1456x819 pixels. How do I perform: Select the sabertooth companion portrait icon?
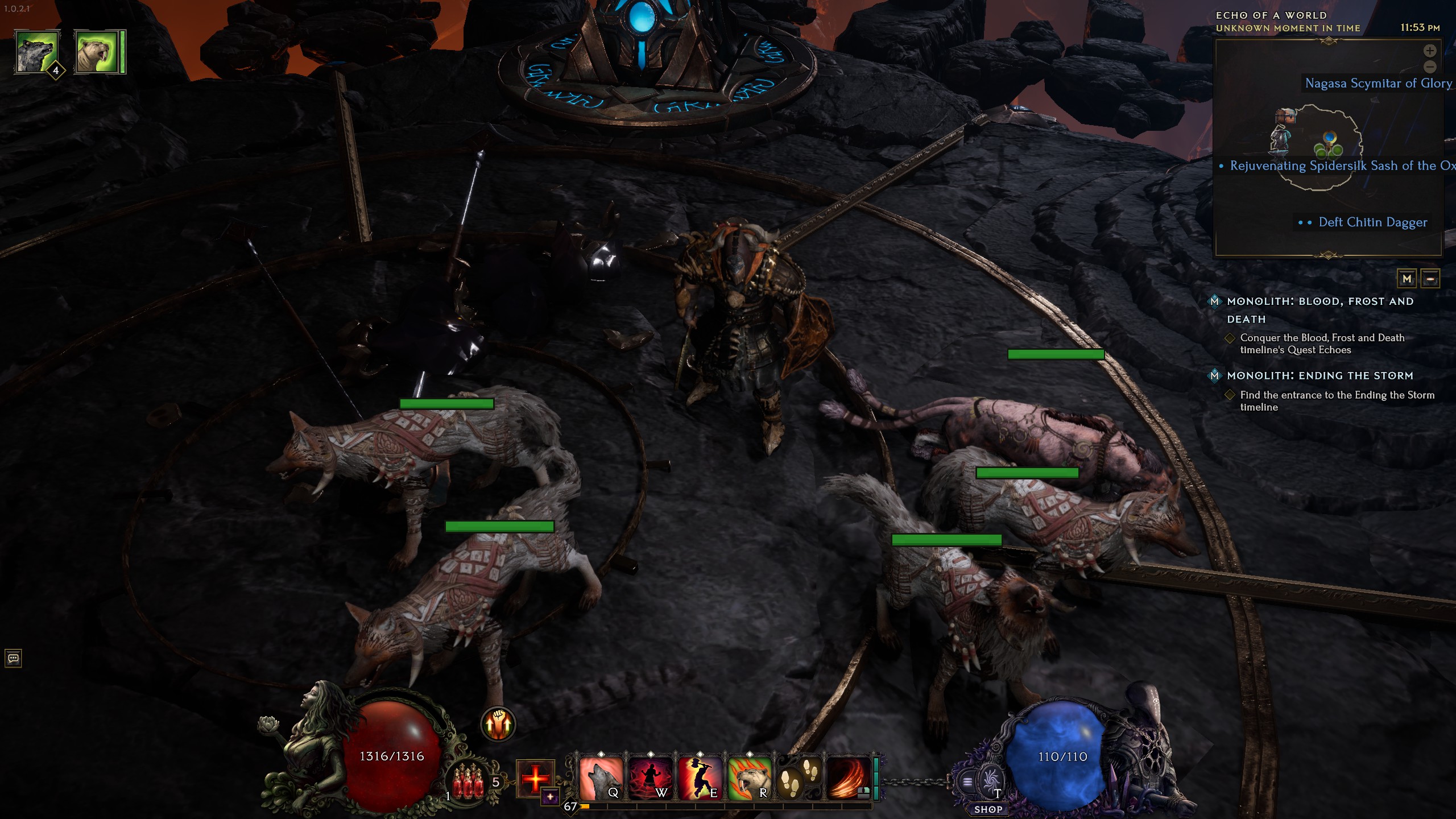(97, 52)
